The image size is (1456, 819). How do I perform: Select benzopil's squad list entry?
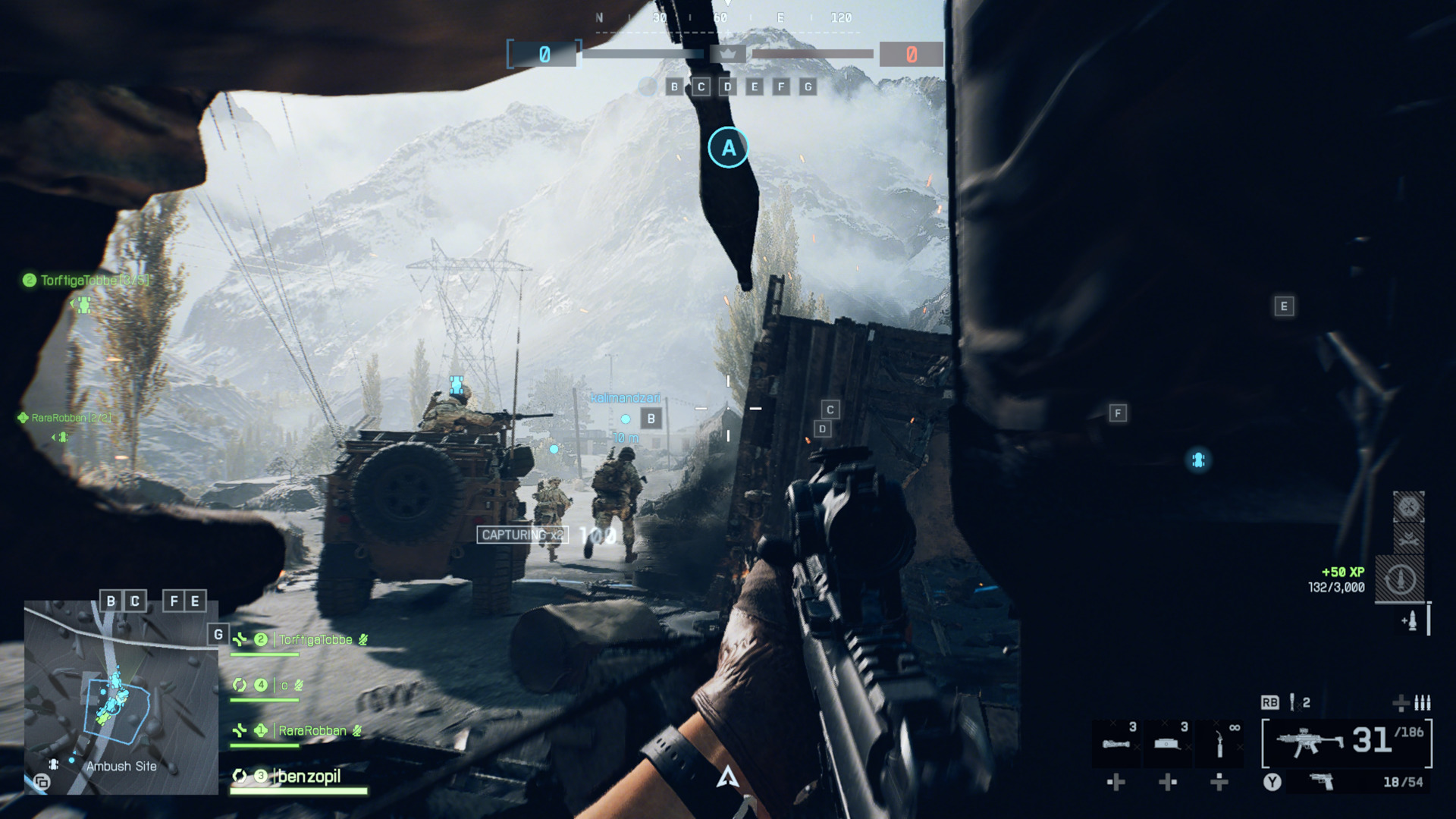309,777
